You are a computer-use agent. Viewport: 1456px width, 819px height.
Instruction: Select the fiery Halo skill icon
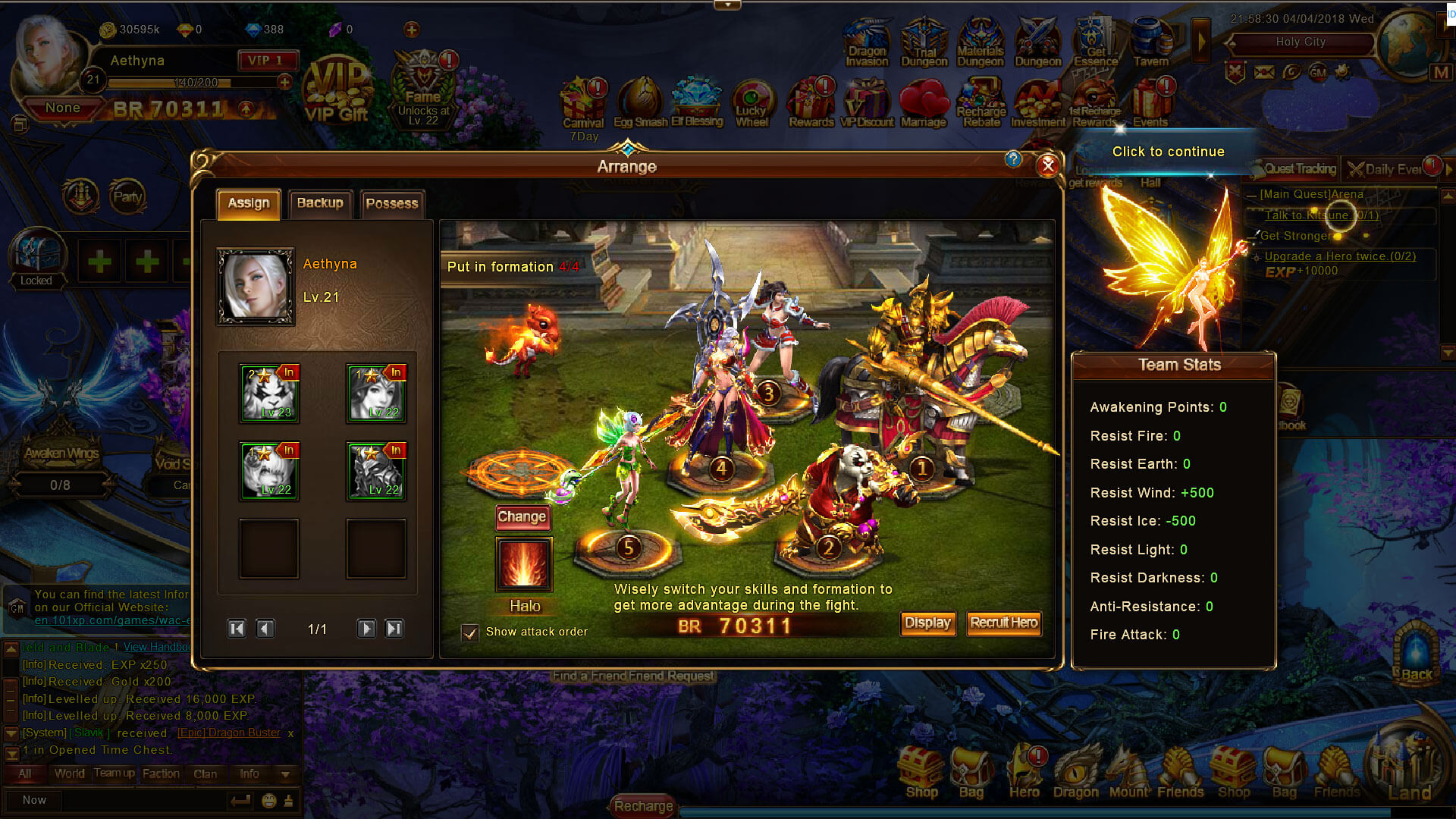coord(524,564)
